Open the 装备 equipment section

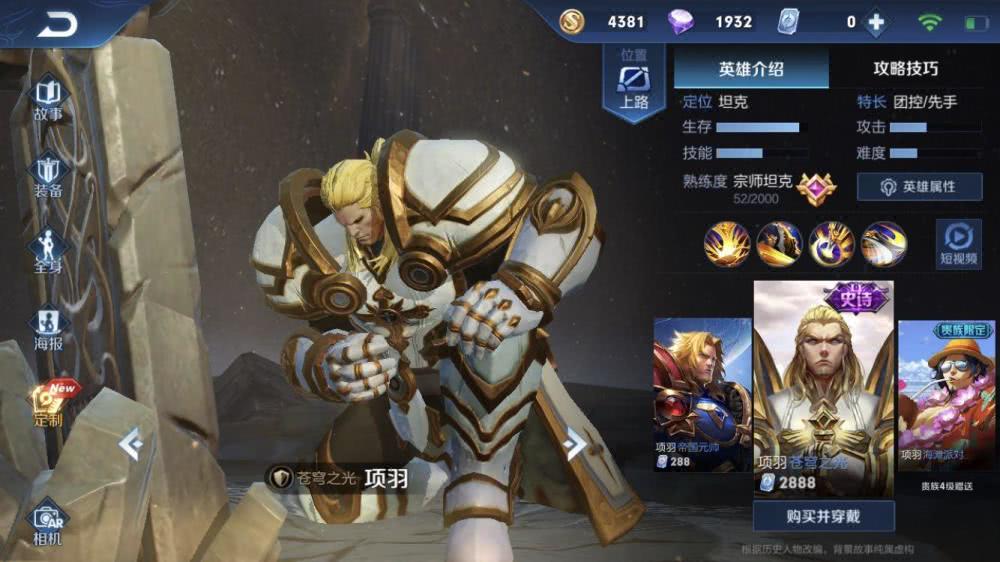[x=48, y=176]
